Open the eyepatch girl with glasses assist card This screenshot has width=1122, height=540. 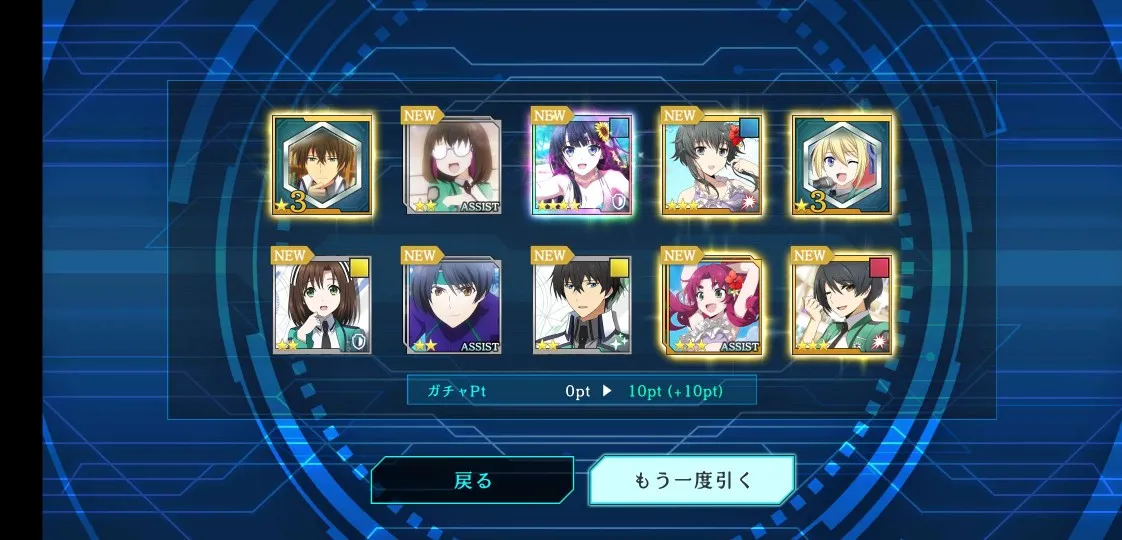(453, 165)
